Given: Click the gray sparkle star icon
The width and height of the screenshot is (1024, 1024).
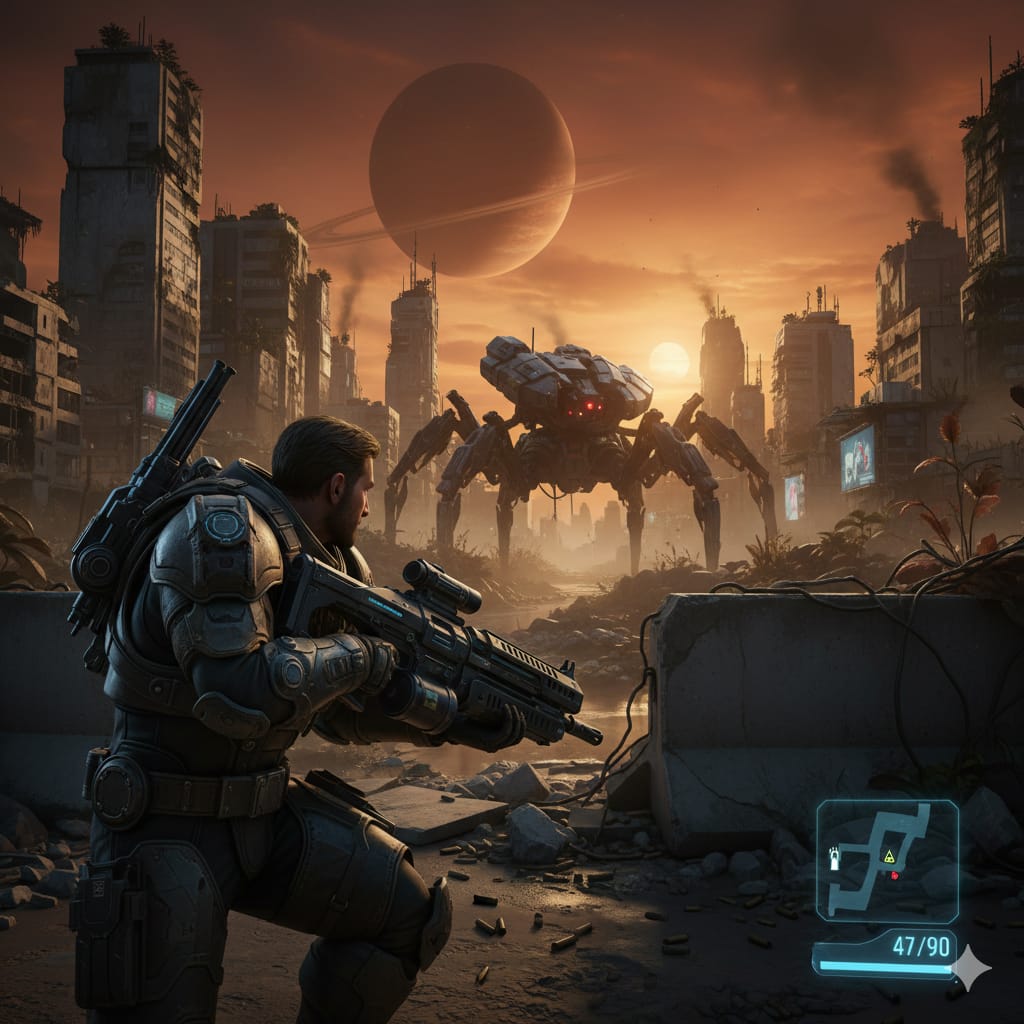Looking at the screenshot, I should click(x=970, y=967).
